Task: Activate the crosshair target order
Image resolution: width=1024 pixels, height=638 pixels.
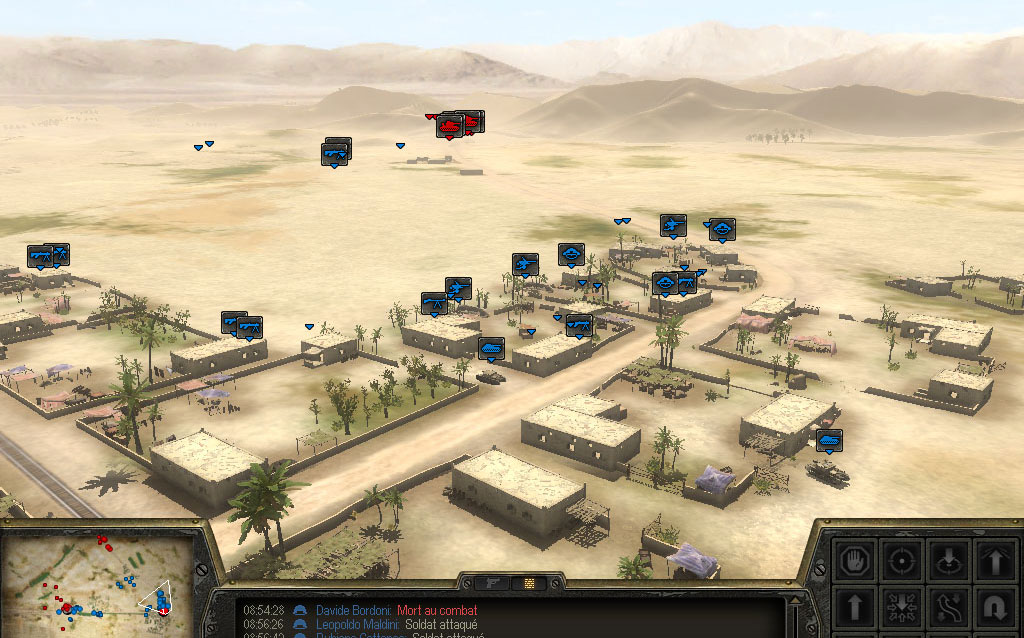Action: 902,560
